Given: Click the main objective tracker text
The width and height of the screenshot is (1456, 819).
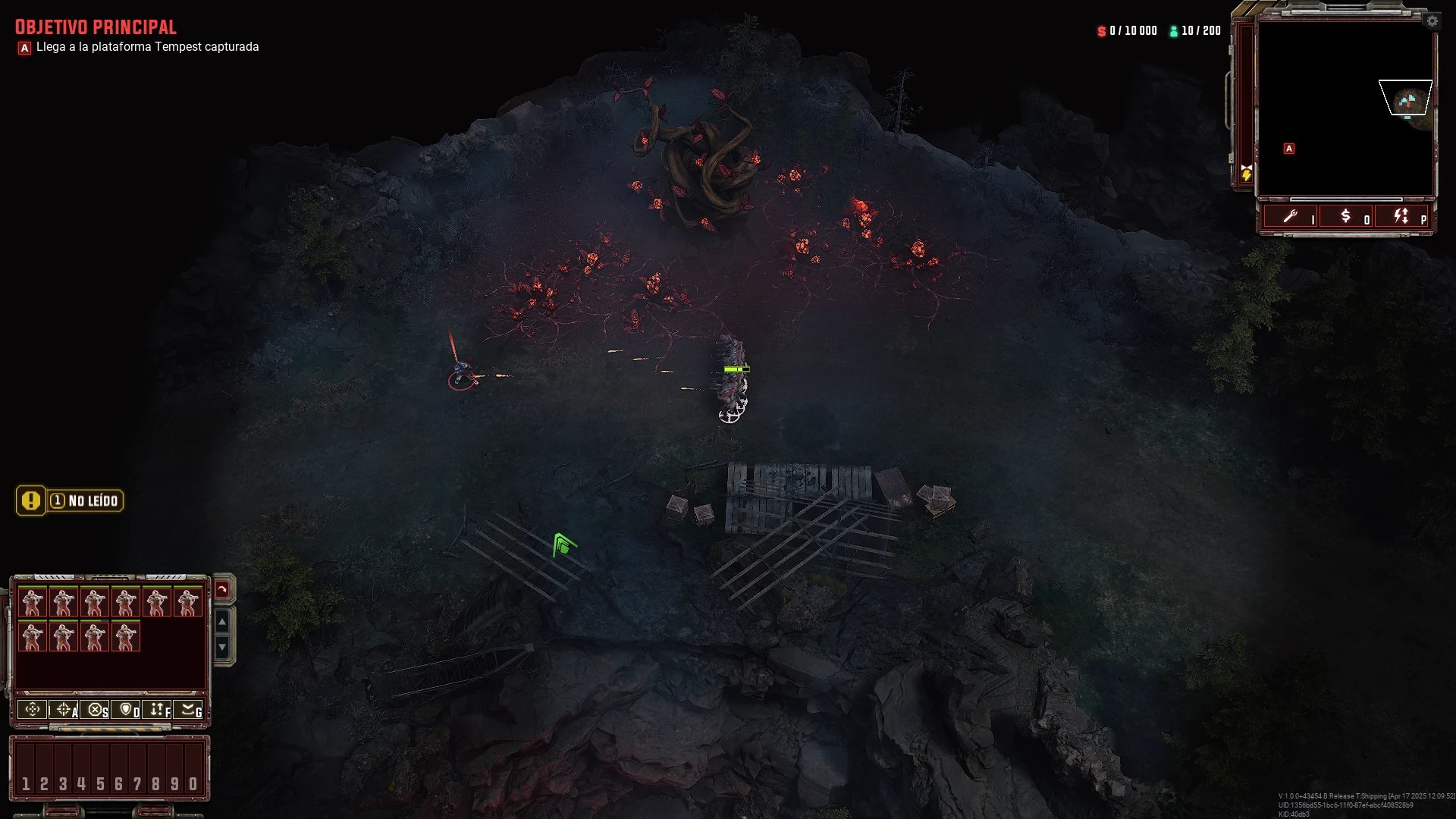Looking at the screenshot, I should click(147, 47).
